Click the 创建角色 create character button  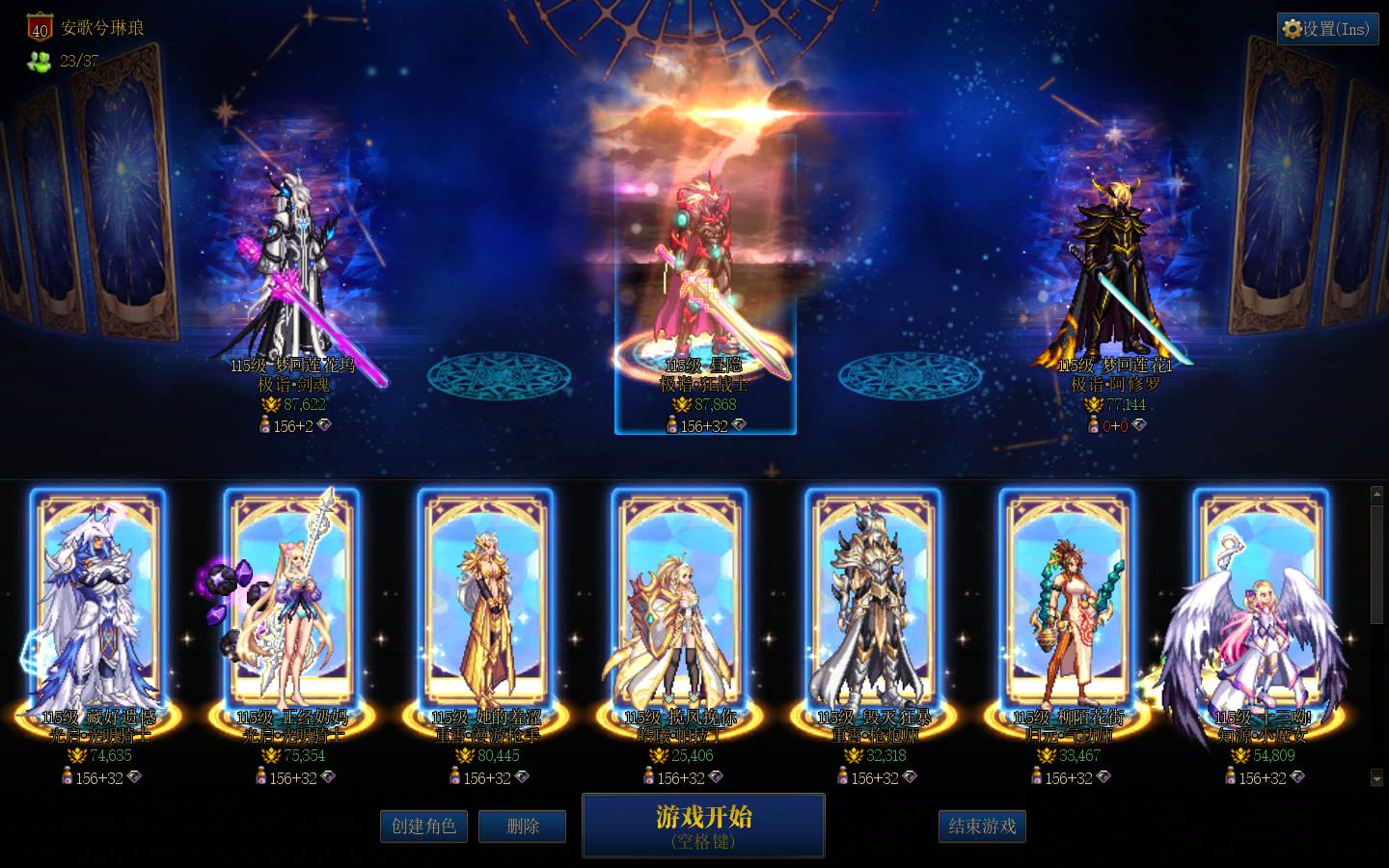(423, 826)
